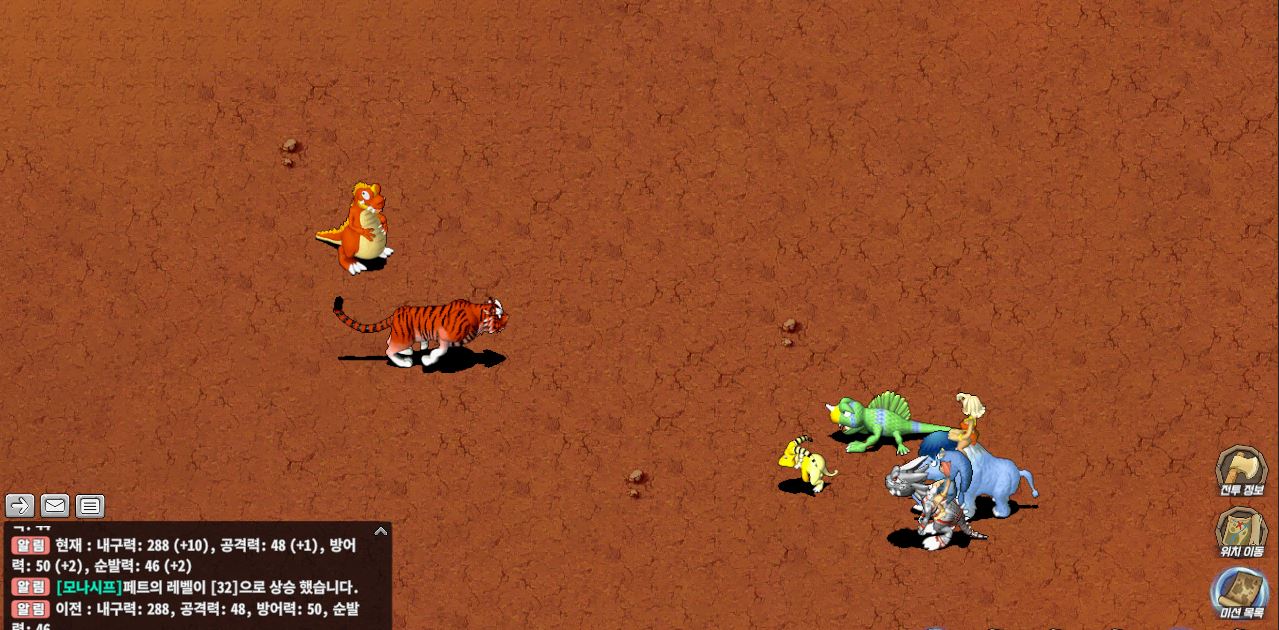Screen dimensions: 1279x630
Task: Collapse the chat log with the caret arrow
Action: (x=380, y=531)
